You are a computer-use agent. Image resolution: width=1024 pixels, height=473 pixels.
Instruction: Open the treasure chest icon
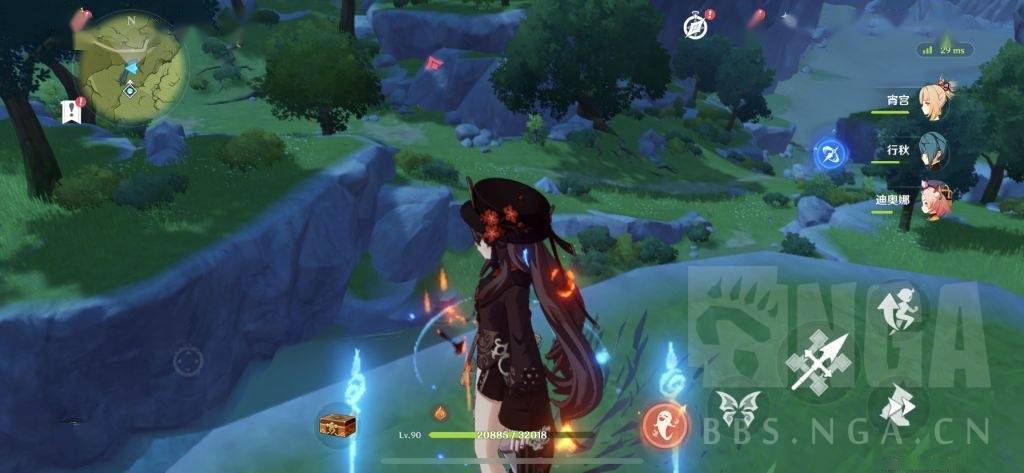[x=337, y=425]
